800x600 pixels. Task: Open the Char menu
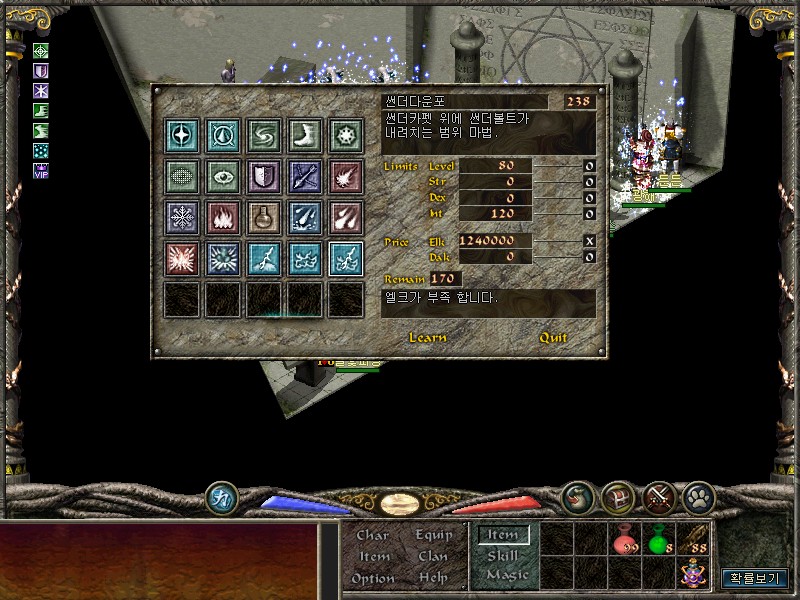click(x=373, y=535)
